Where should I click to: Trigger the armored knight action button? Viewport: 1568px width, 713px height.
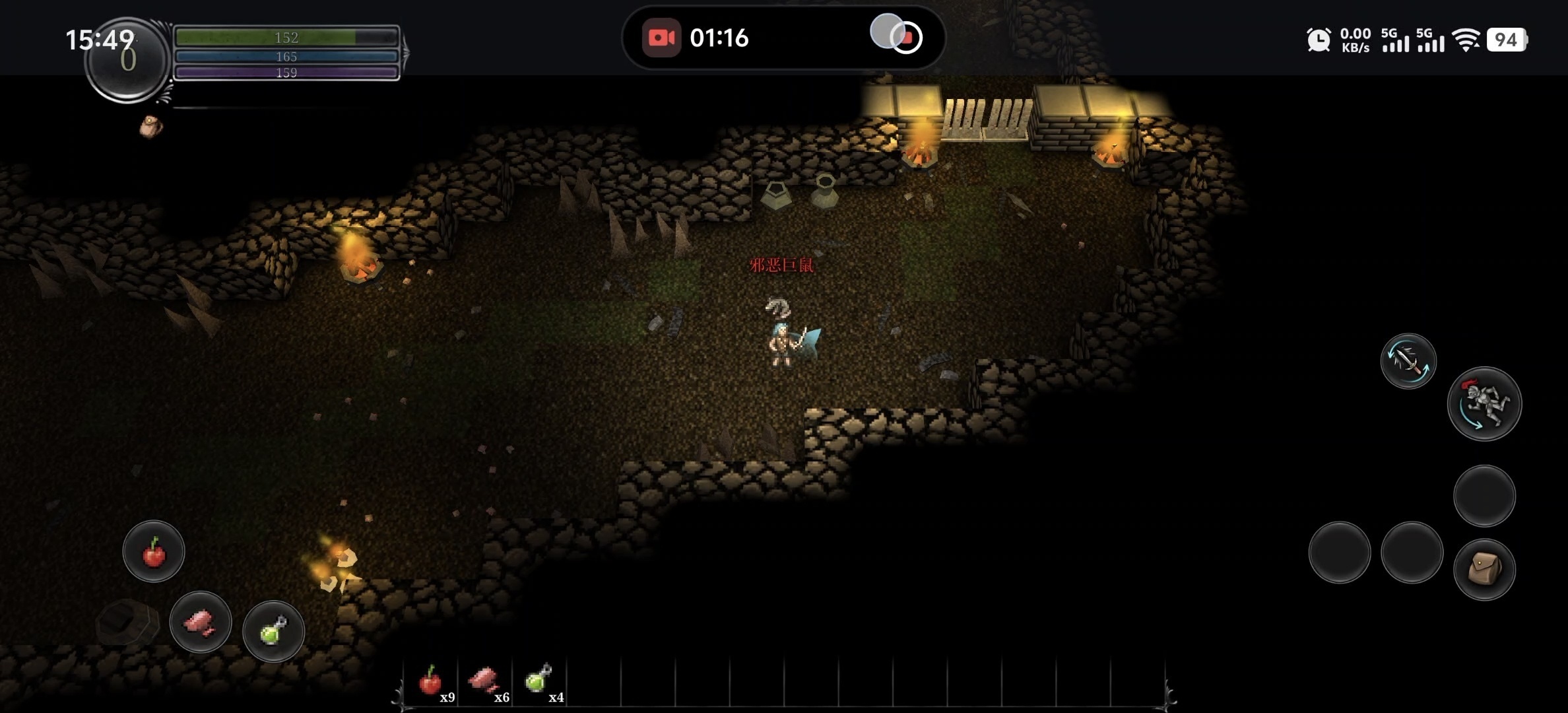click(x=1484, y=403)
